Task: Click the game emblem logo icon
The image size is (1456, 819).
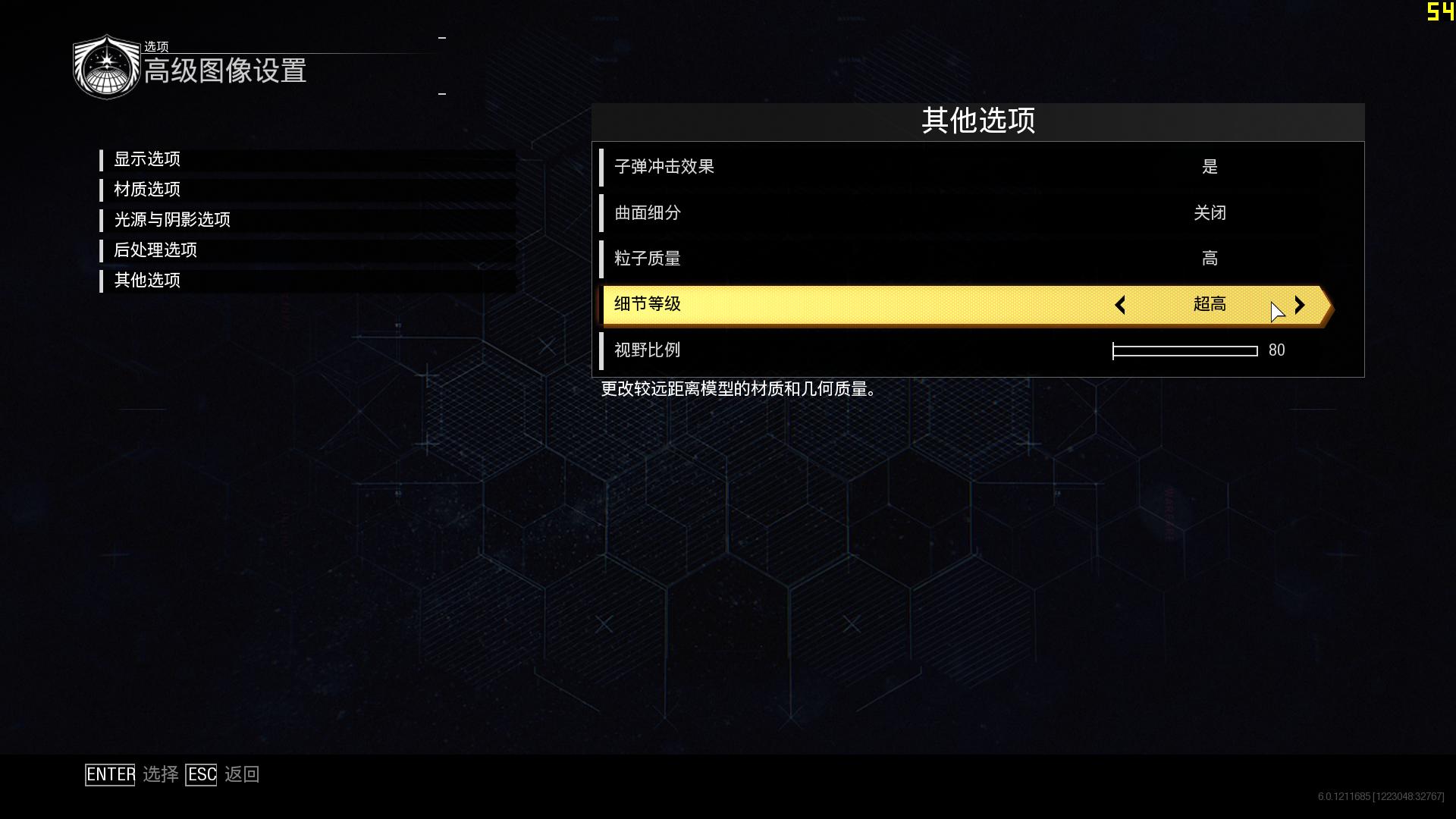Action: tap(106, 65)
